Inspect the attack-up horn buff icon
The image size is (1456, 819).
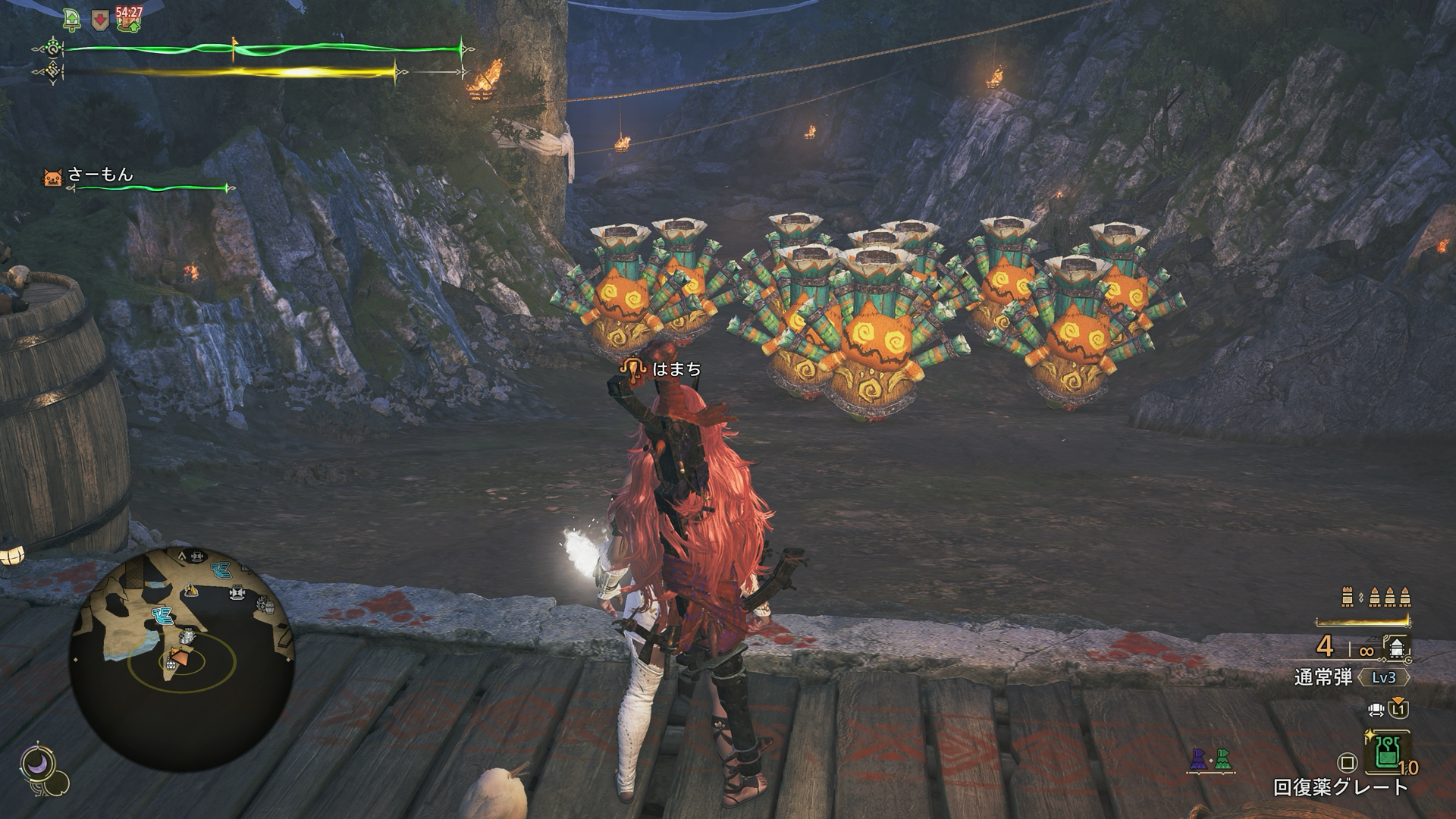point(74,20)
